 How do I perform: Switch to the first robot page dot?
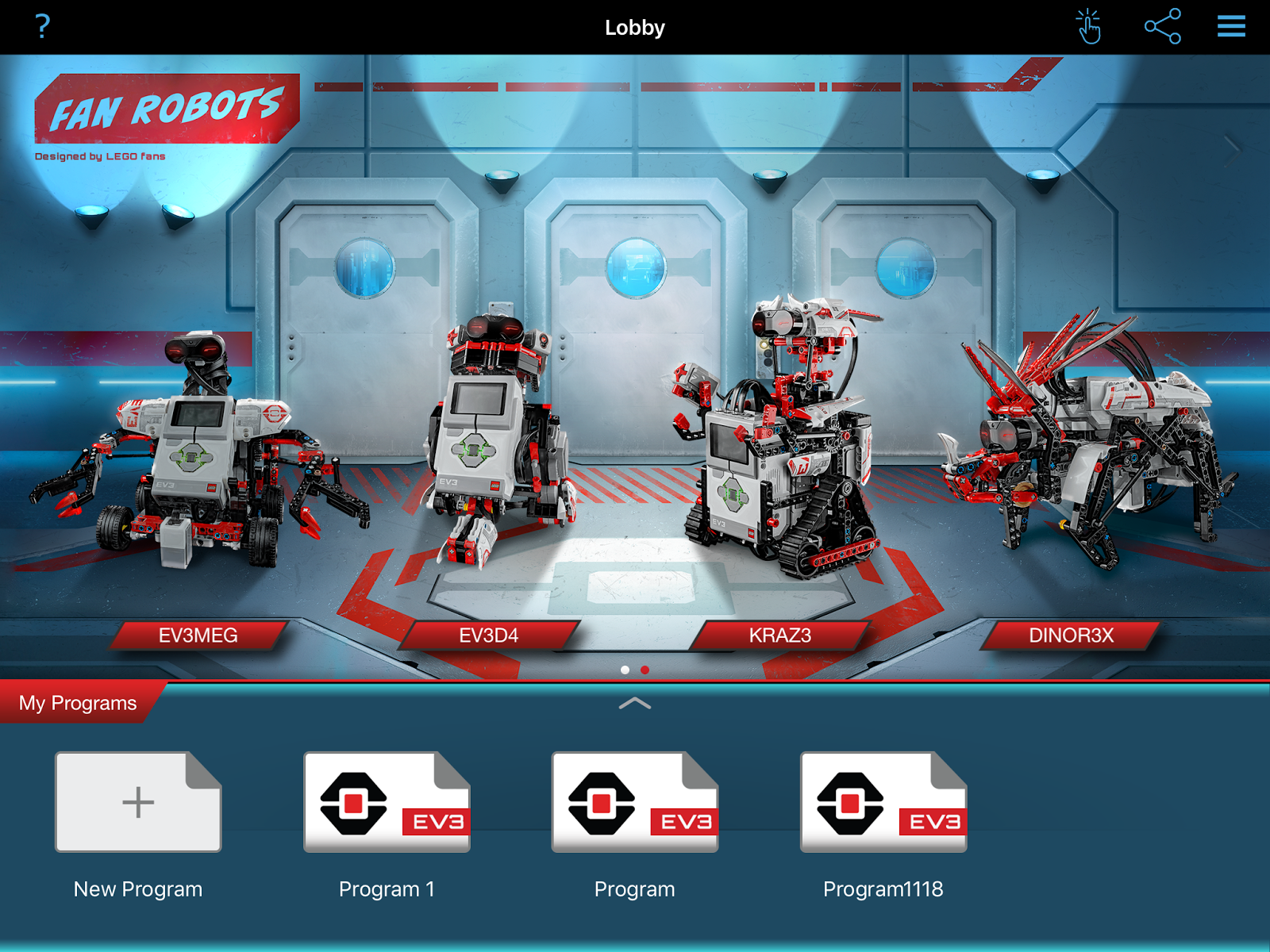tap(626, 670)
